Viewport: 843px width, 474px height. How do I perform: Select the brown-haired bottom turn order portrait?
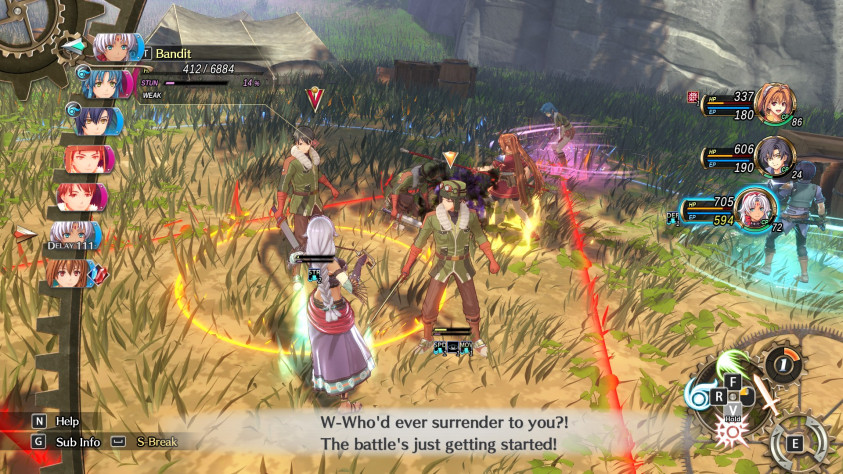(x=70, y=274)
